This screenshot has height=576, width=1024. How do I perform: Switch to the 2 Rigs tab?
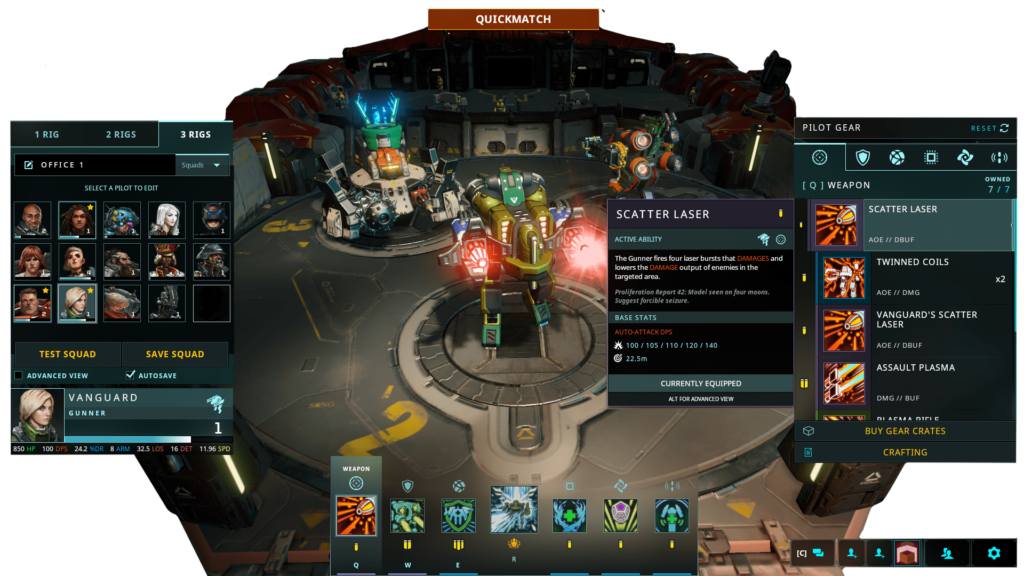pos(121,134)
